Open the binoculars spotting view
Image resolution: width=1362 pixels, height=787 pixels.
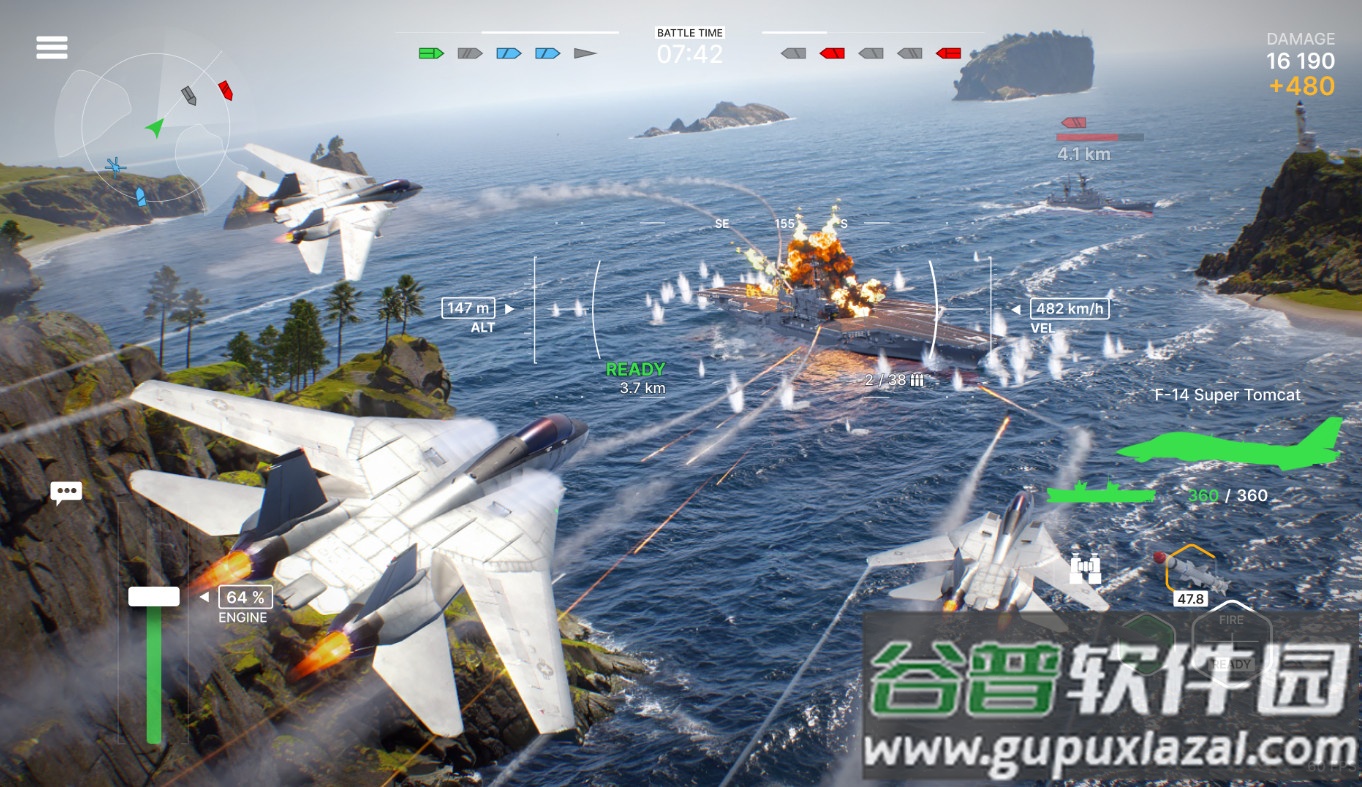1085,567
